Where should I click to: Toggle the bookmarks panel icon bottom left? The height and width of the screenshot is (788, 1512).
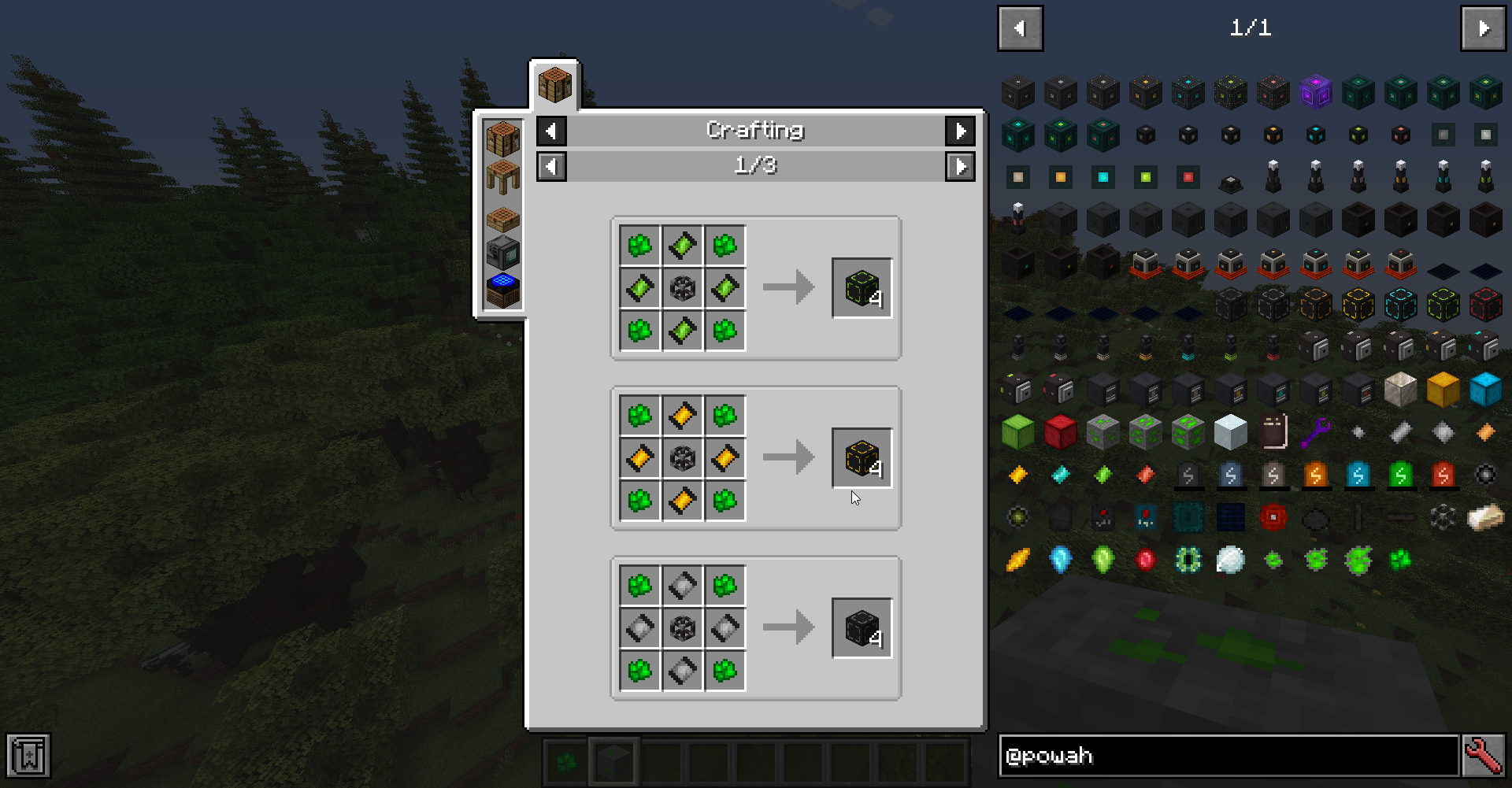pyautogui.click(x=28, y=756)
